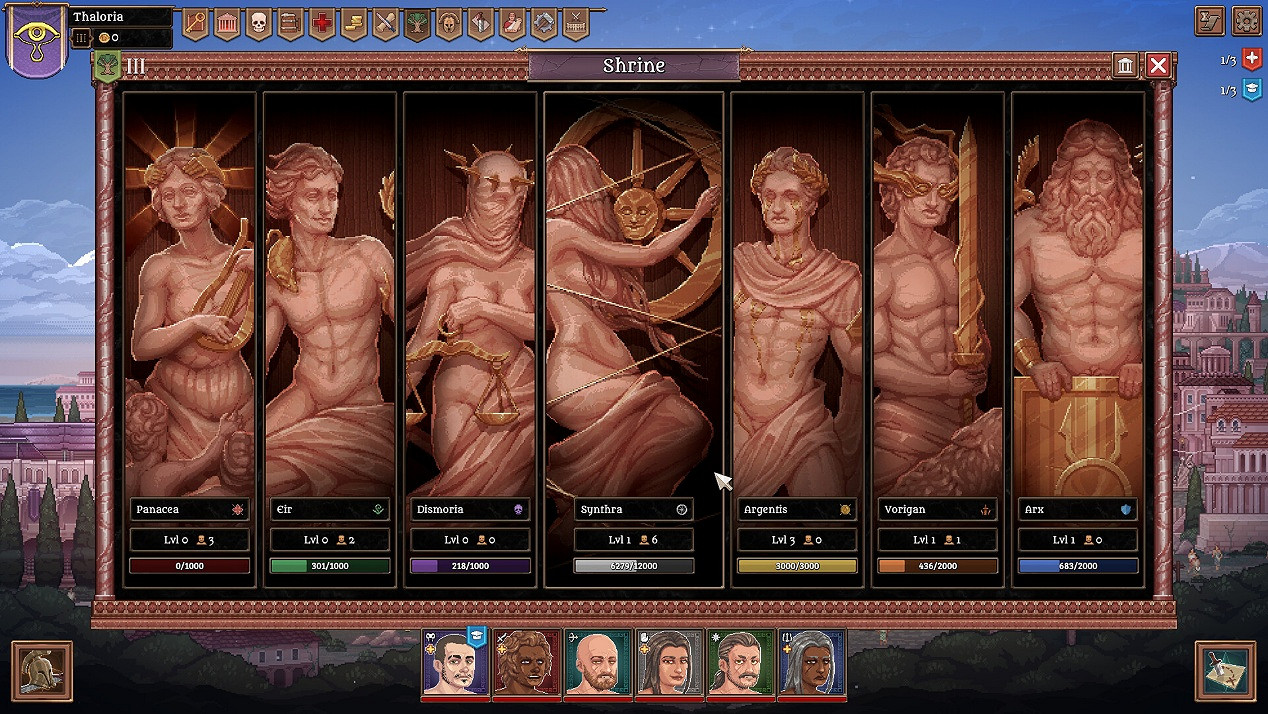This screenshot has width=1268, height=714.
Task: Click the purple eye faction banner
Action: [x=37, y=40]
